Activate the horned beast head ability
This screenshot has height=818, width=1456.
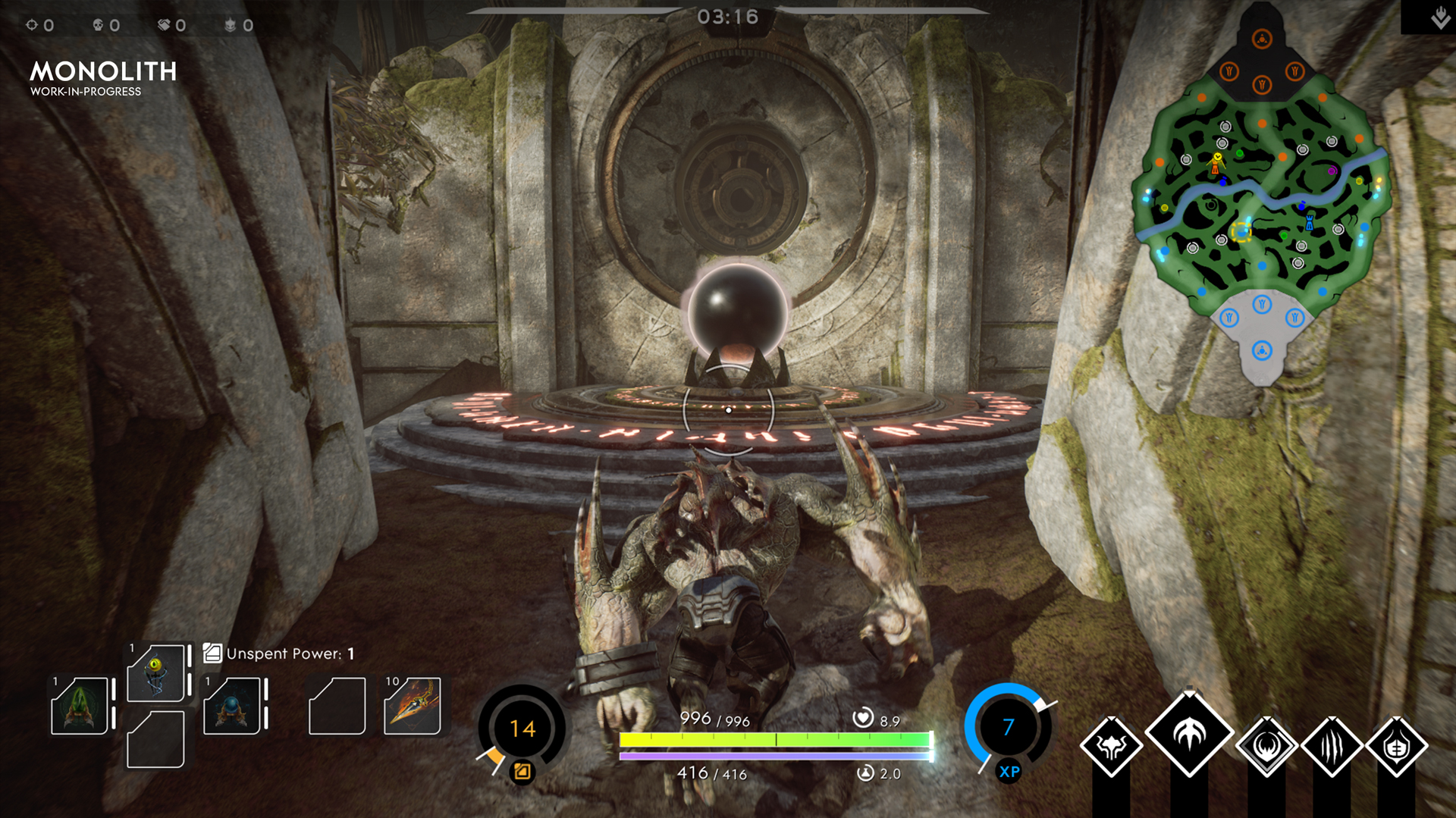click(x=1111, y=746)
